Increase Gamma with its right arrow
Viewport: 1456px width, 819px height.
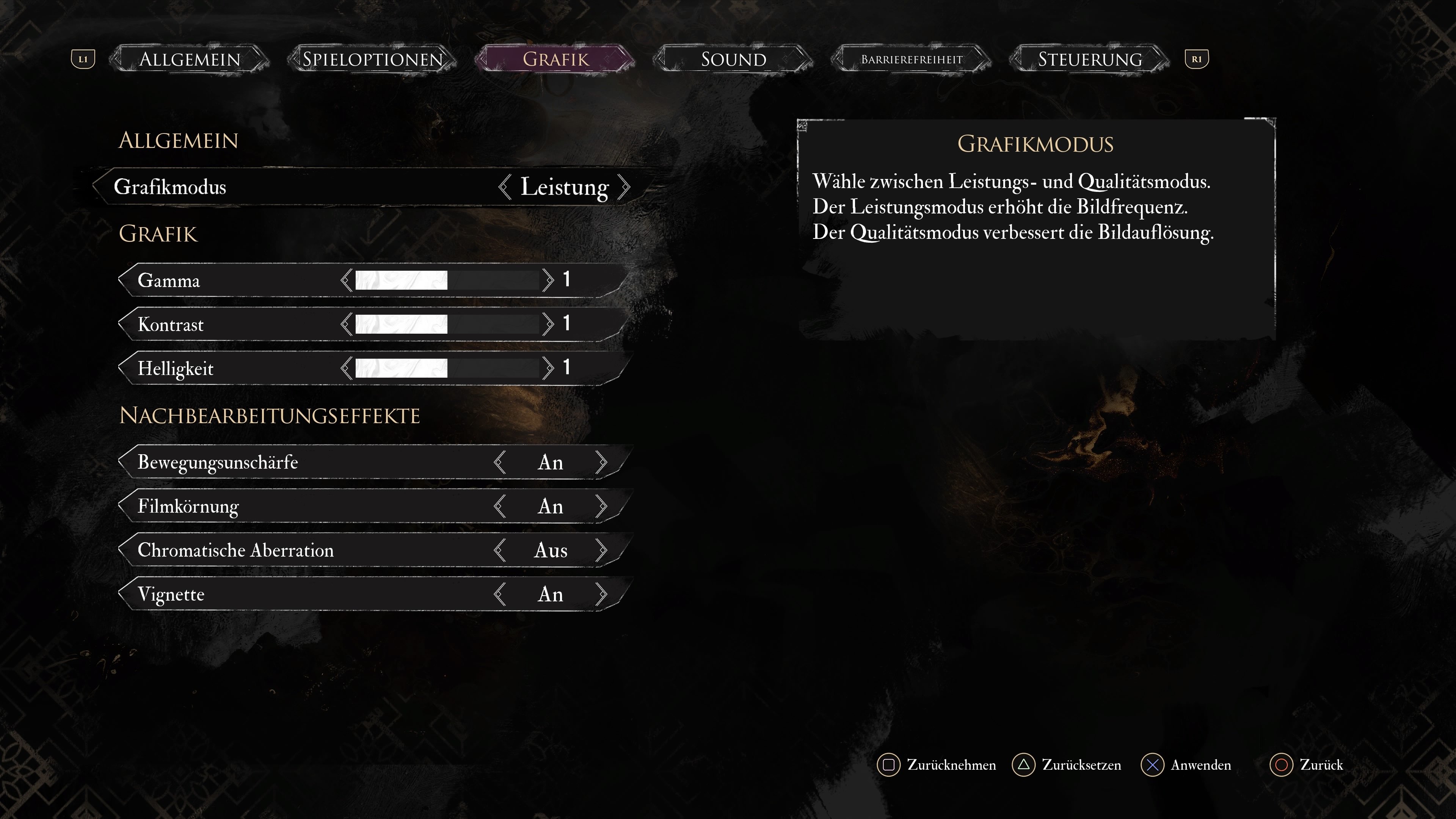[548, 280]
